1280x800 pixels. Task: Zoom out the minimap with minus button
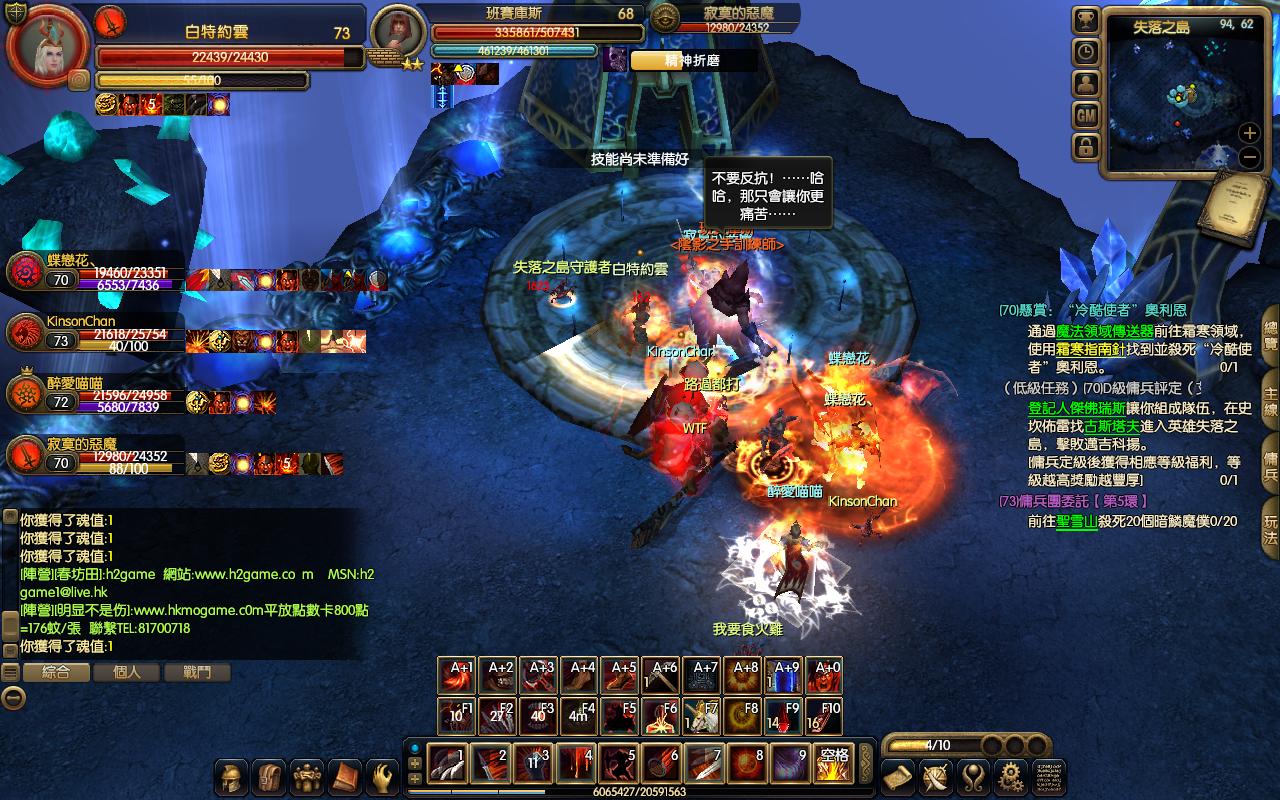coord(1249,157)
